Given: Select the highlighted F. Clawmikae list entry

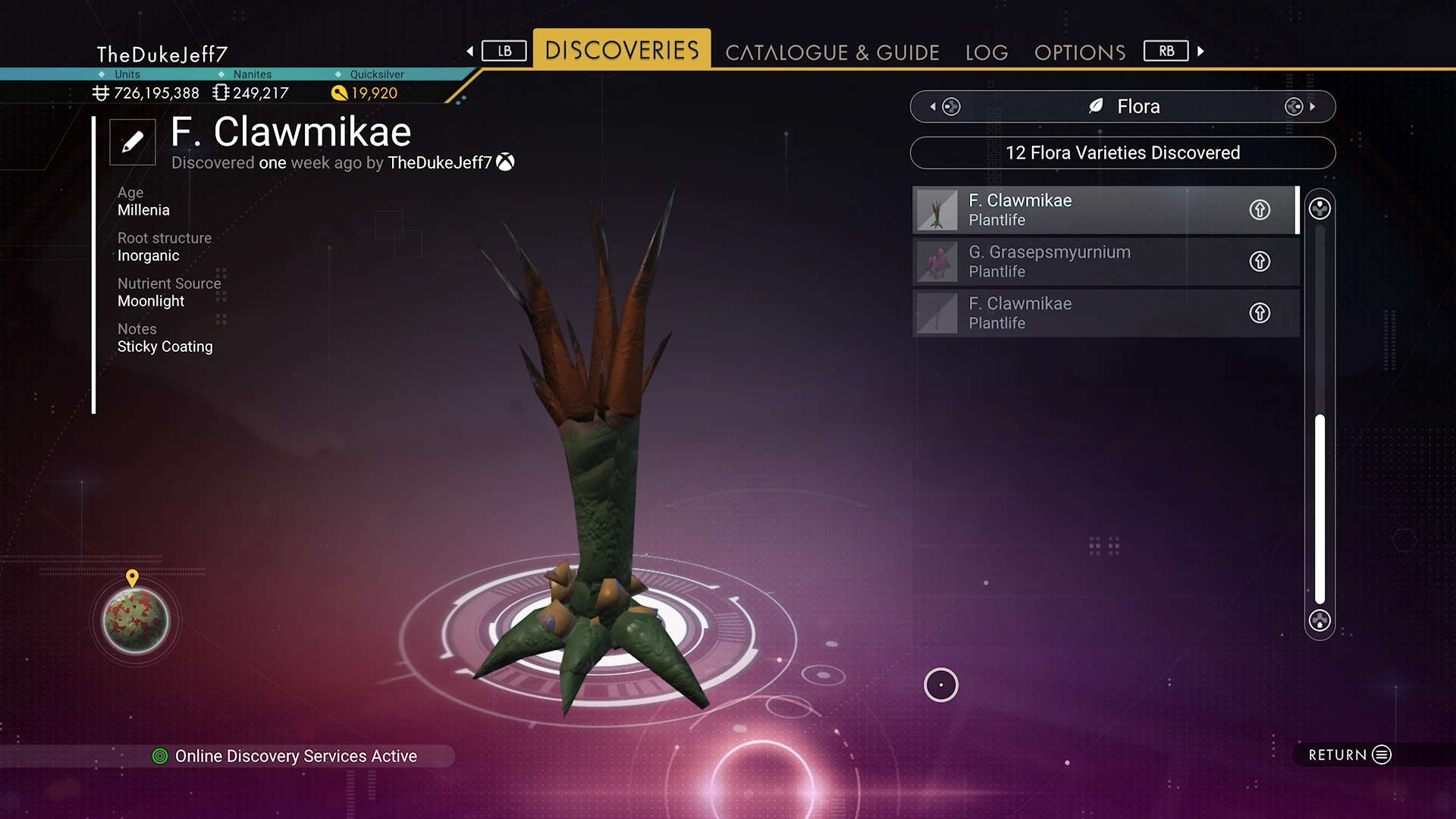Looking at the screenshot, I should click(x=1077, y=210).
